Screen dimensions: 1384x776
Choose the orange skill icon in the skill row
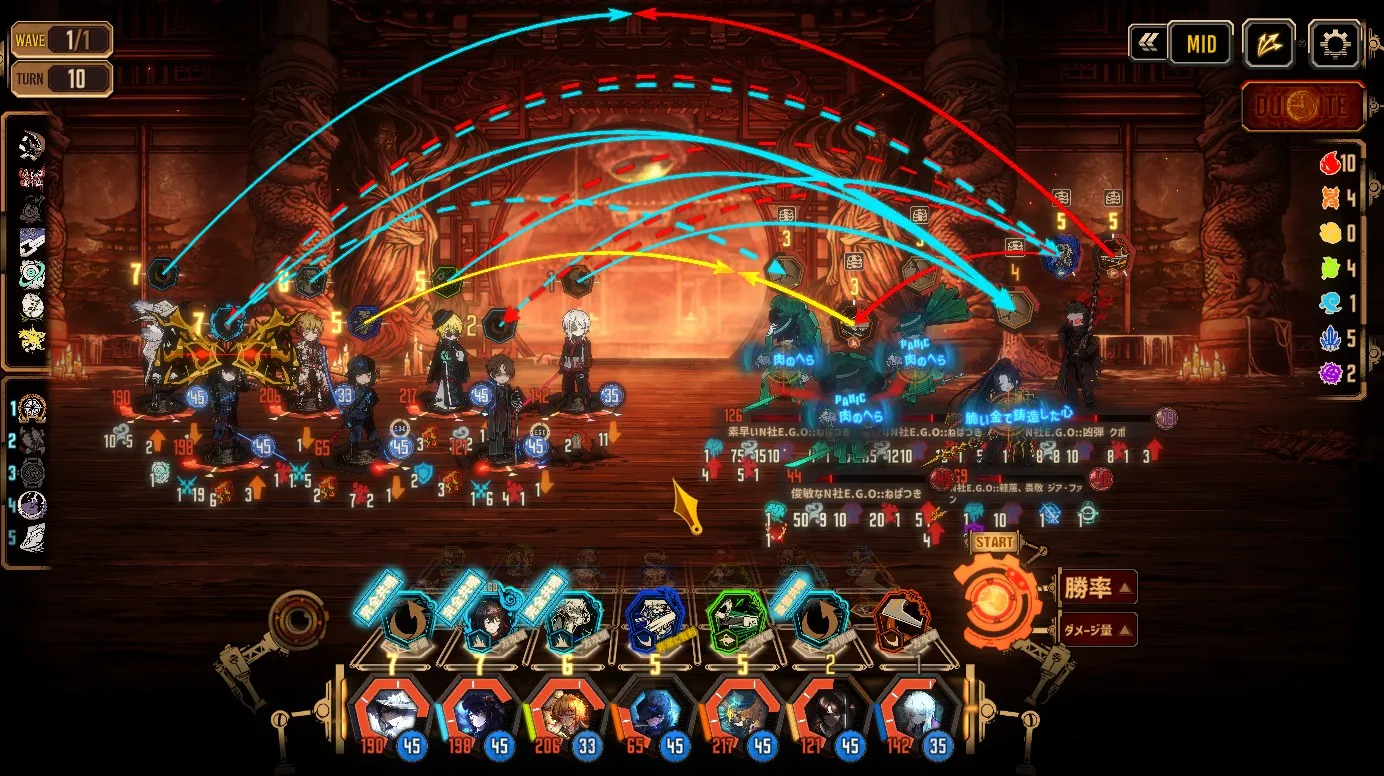click(905, 618)
